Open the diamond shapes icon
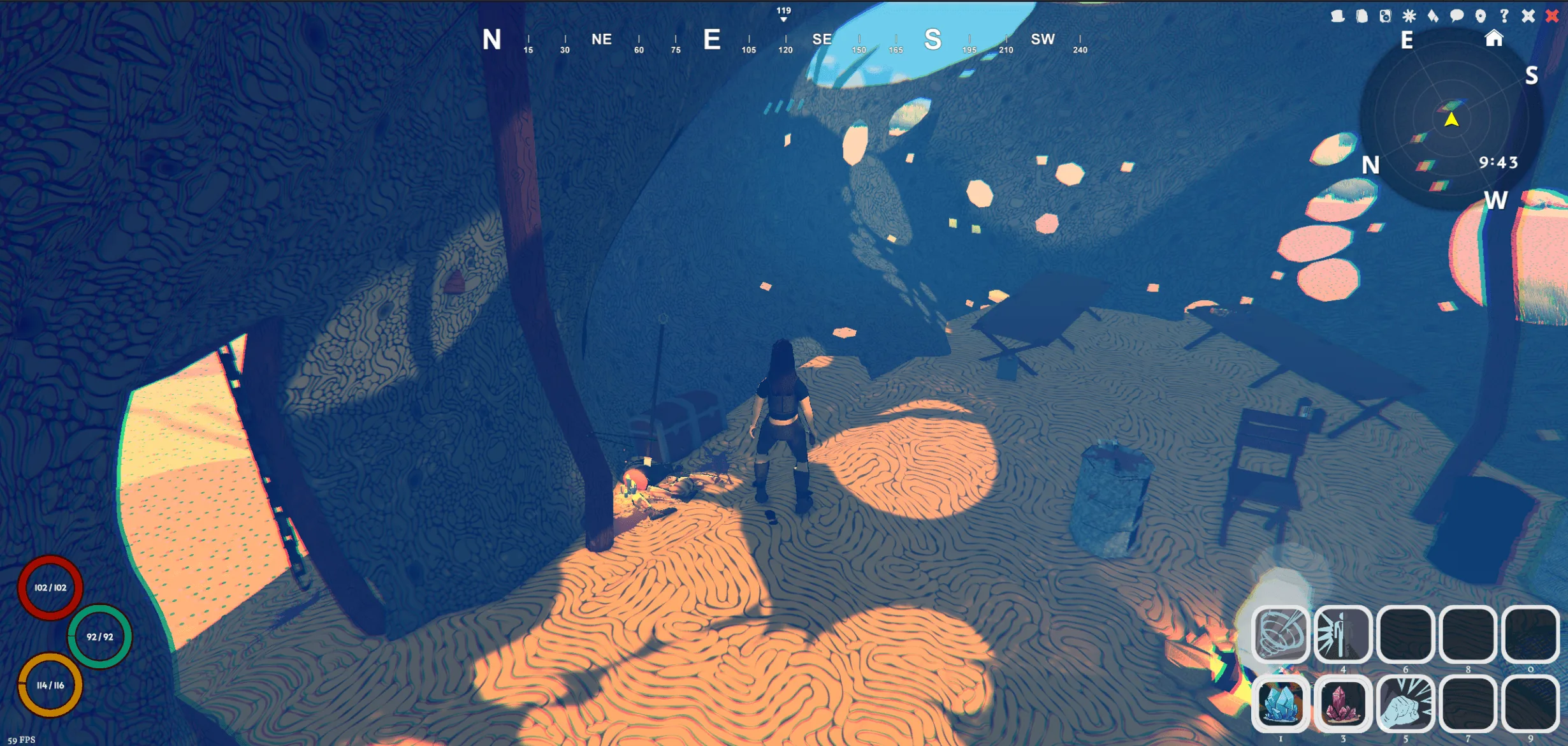This screenshot has height=746, width=1568. (x=1433, y=16)
